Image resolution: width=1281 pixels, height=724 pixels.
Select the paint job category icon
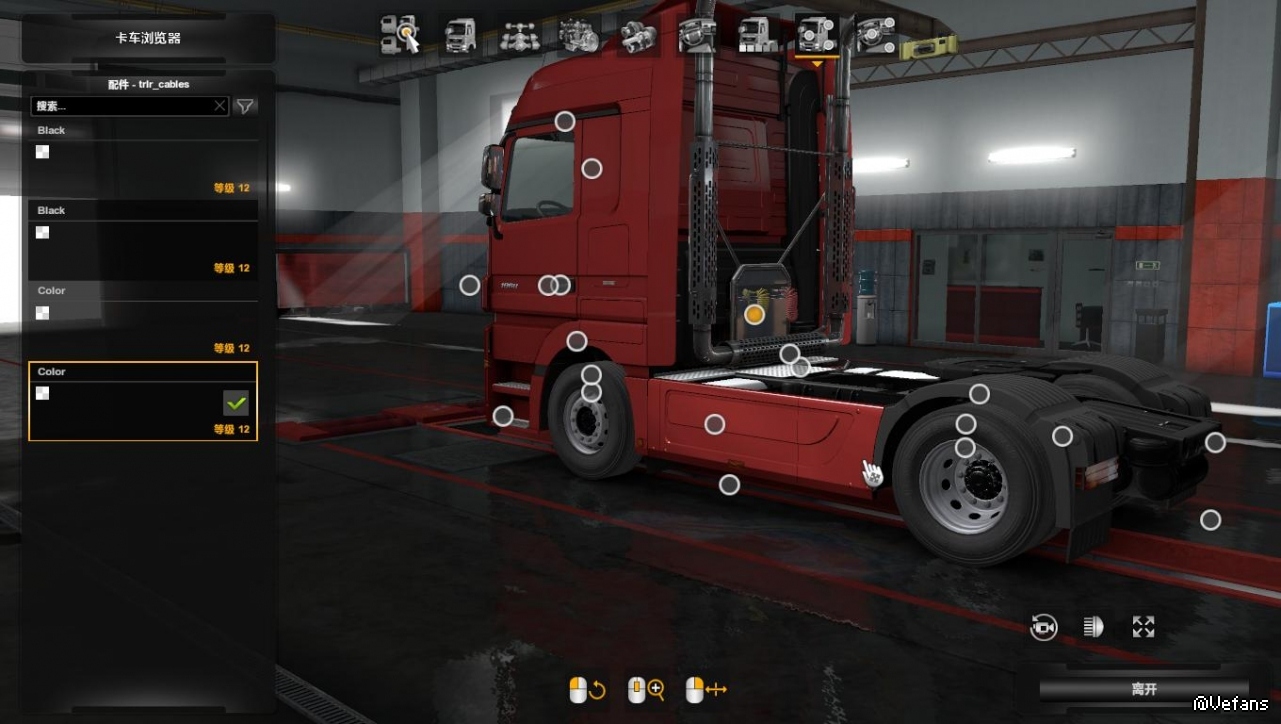[757, 34]
